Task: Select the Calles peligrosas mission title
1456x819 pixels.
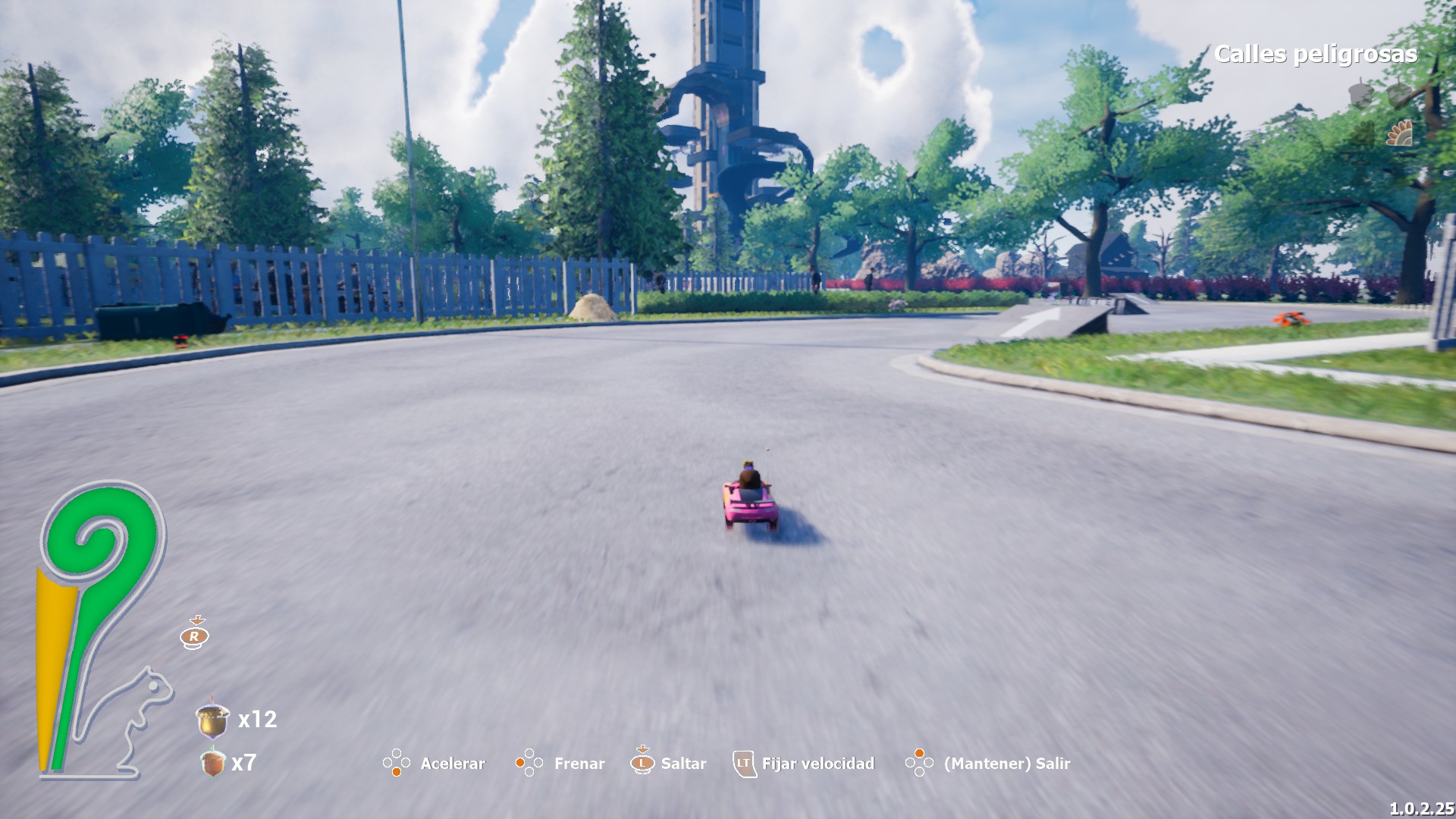Action: [x=1315, y=54]
